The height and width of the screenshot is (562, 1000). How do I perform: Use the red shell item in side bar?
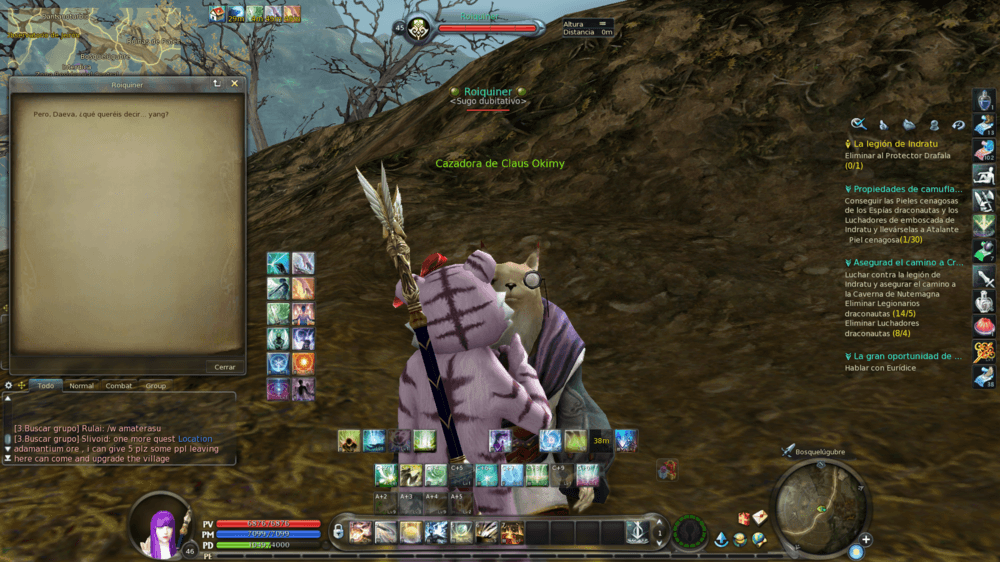point(984,326)
